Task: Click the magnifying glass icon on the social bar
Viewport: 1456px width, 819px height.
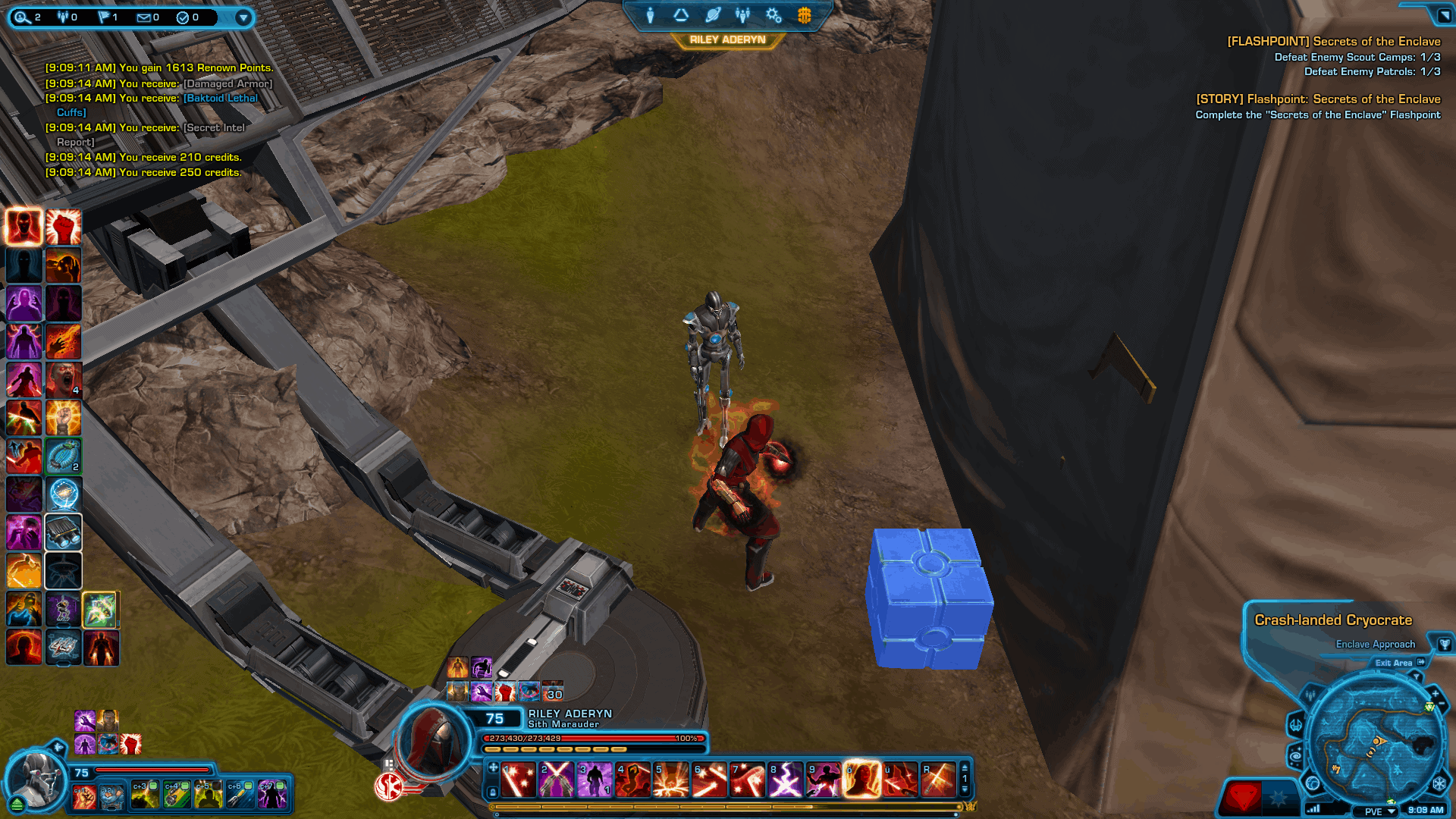Action: [20, 17]
